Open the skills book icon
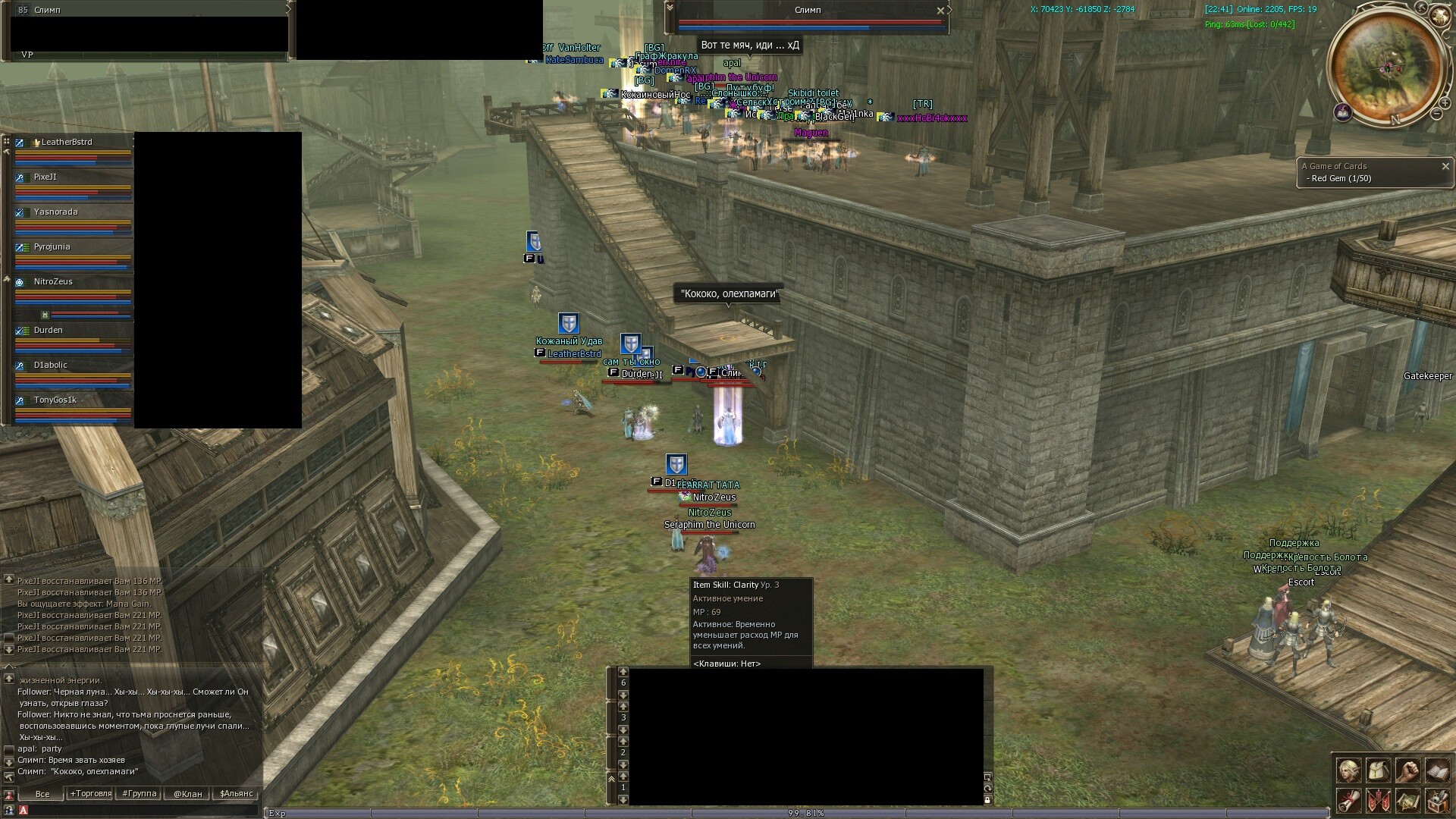 [x=1437, y=770]
